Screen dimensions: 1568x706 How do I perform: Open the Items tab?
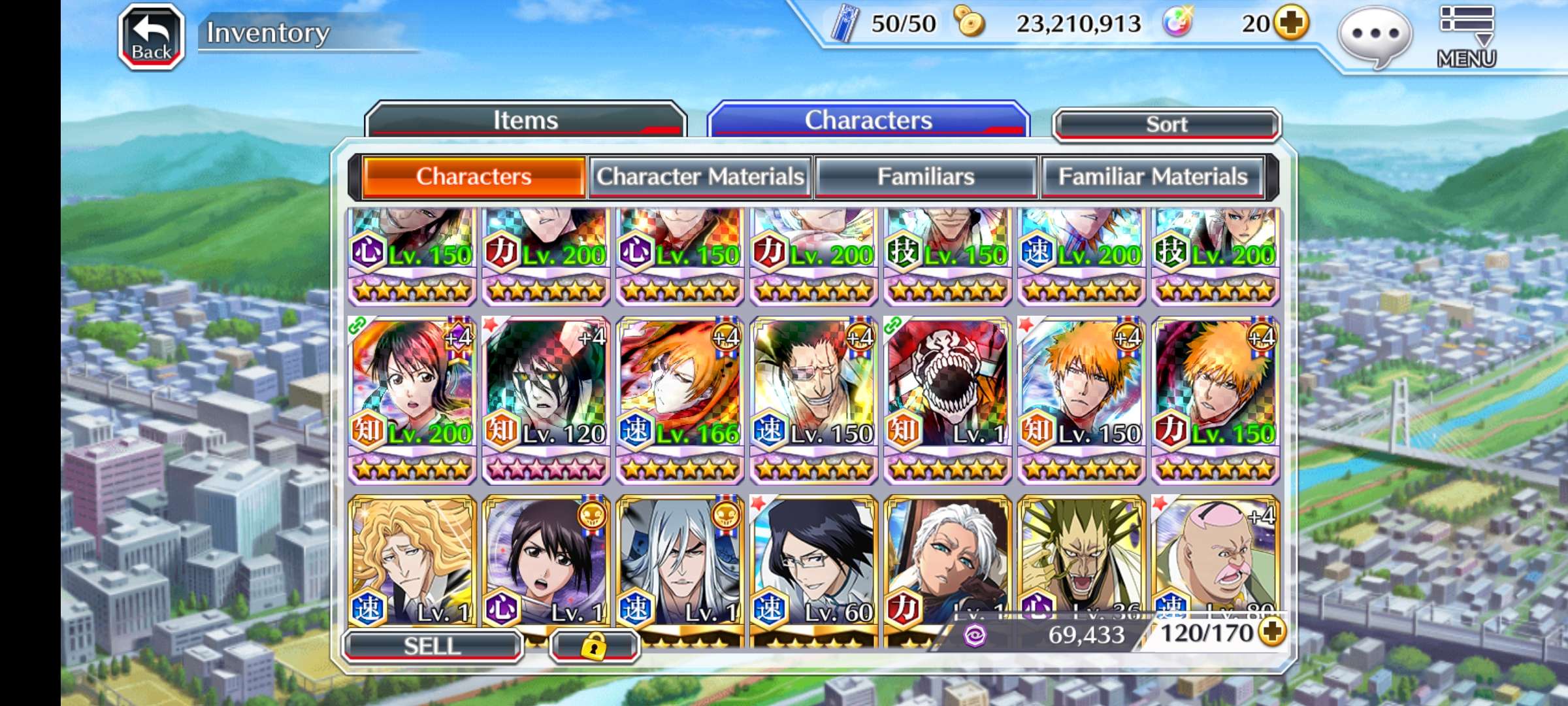(x=525, y=120)
